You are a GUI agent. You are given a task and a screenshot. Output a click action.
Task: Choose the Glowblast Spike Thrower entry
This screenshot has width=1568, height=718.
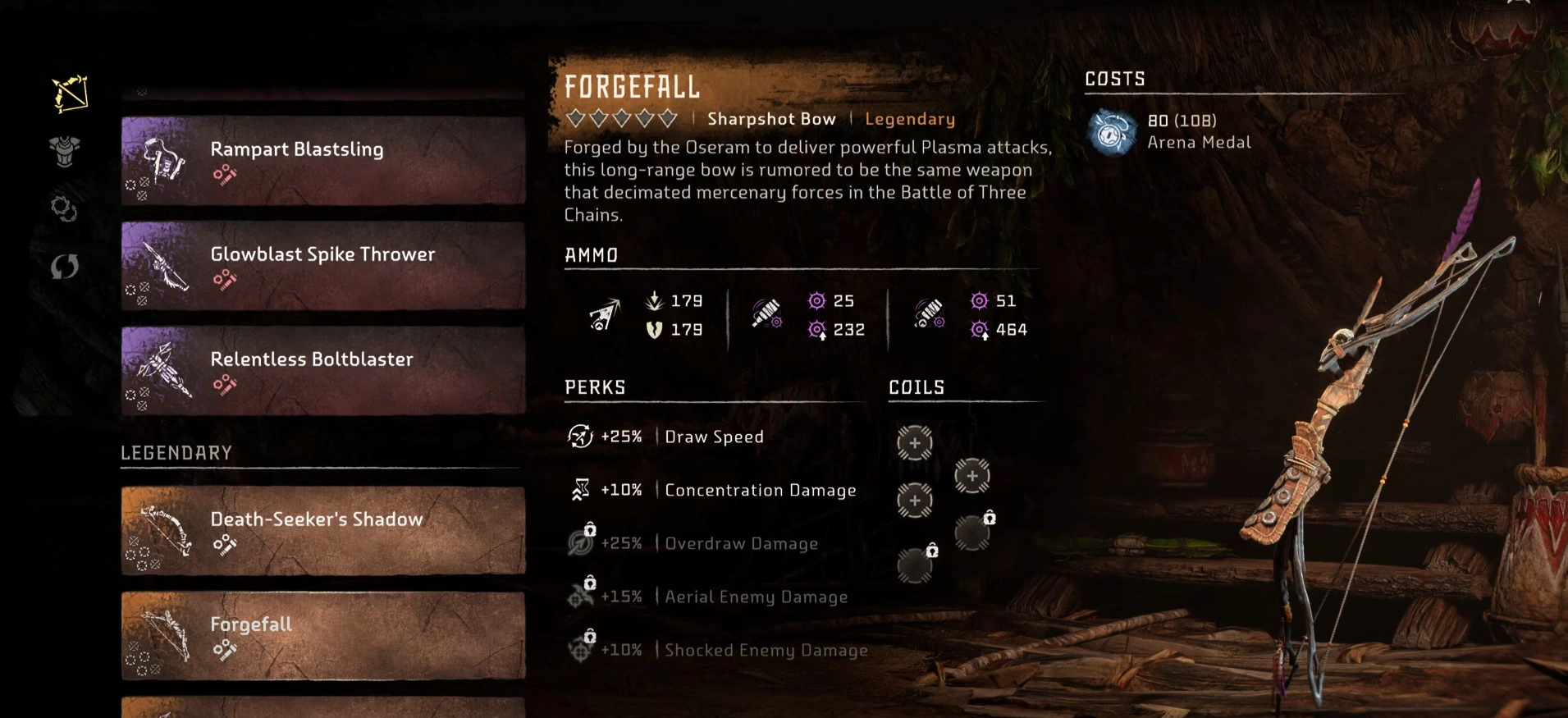click(322, 265)
